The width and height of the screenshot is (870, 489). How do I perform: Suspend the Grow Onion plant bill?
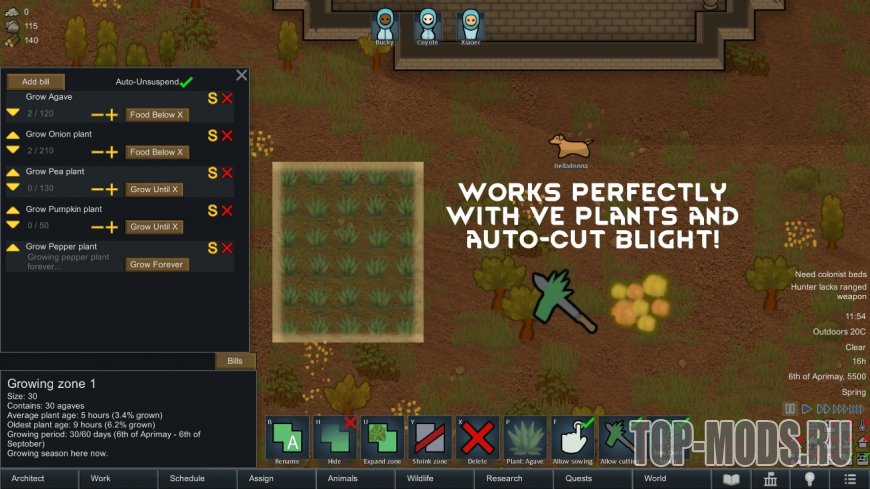212,135
